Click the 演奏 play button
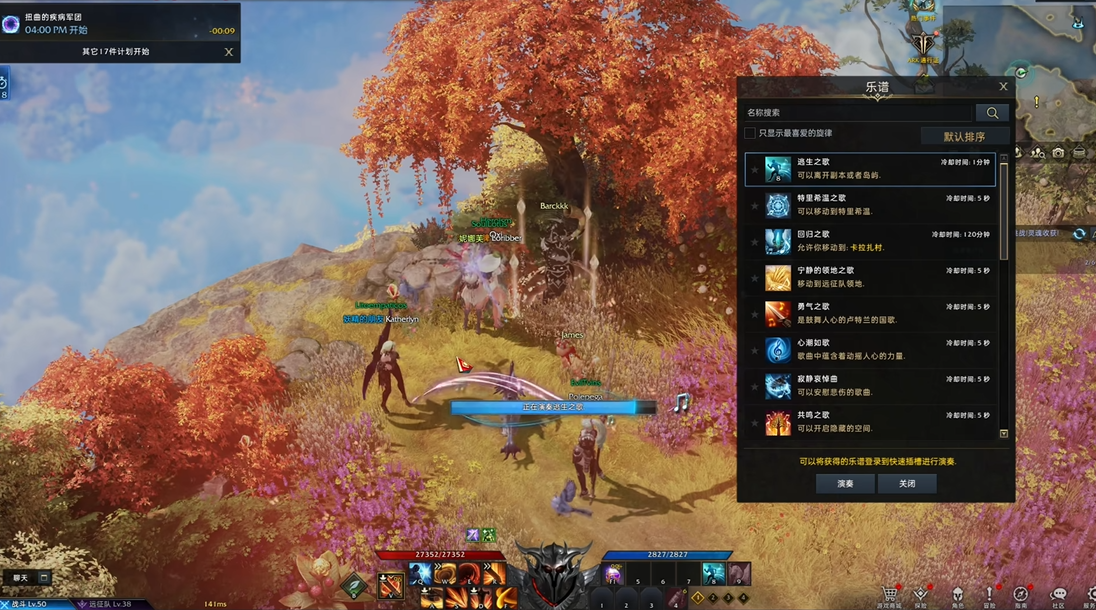Viewport: 1096px width, 610px height. [x=845, y=483]
